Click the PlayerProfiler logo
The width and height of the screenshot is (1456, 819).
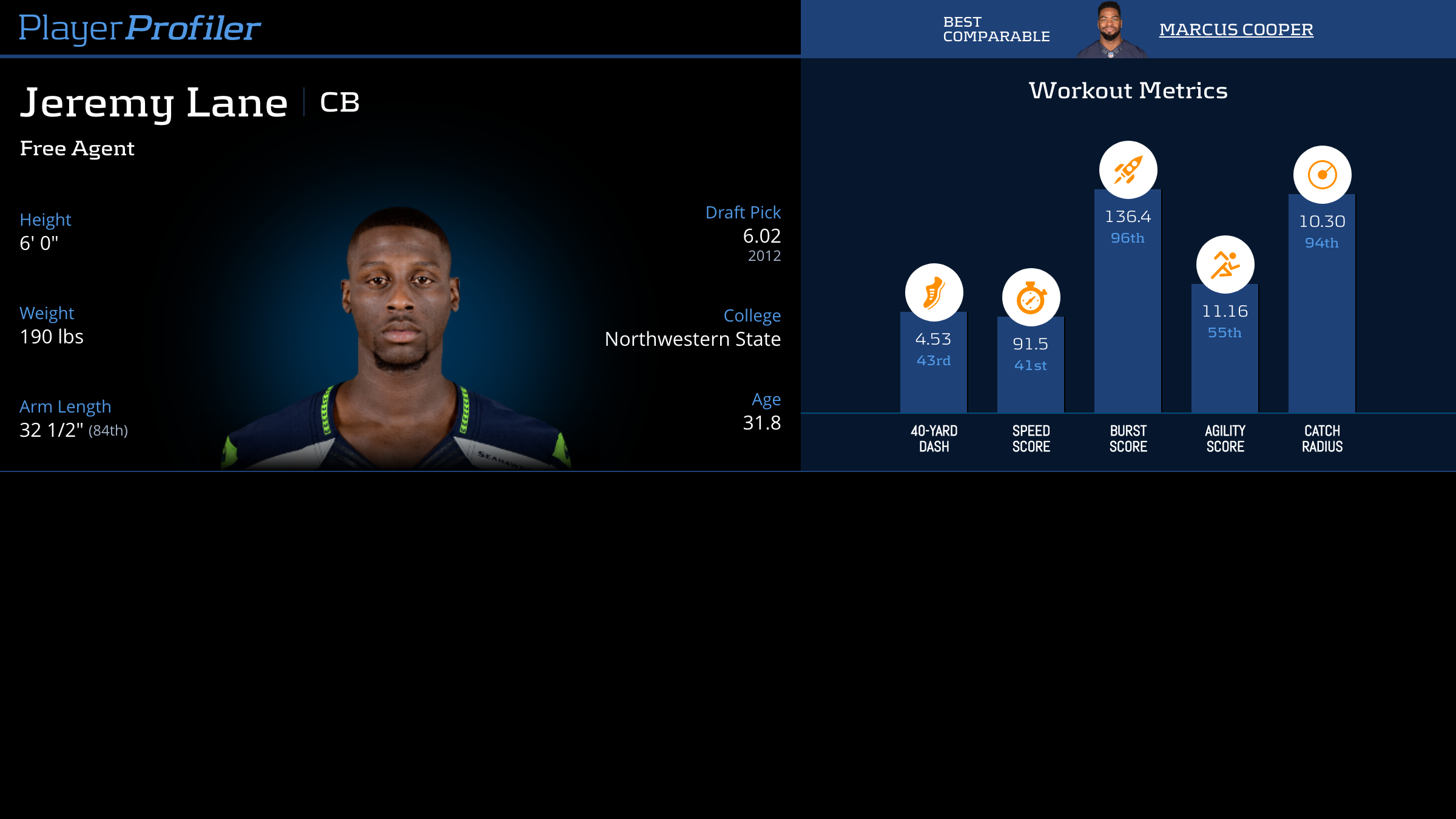[x=140, y=28]
